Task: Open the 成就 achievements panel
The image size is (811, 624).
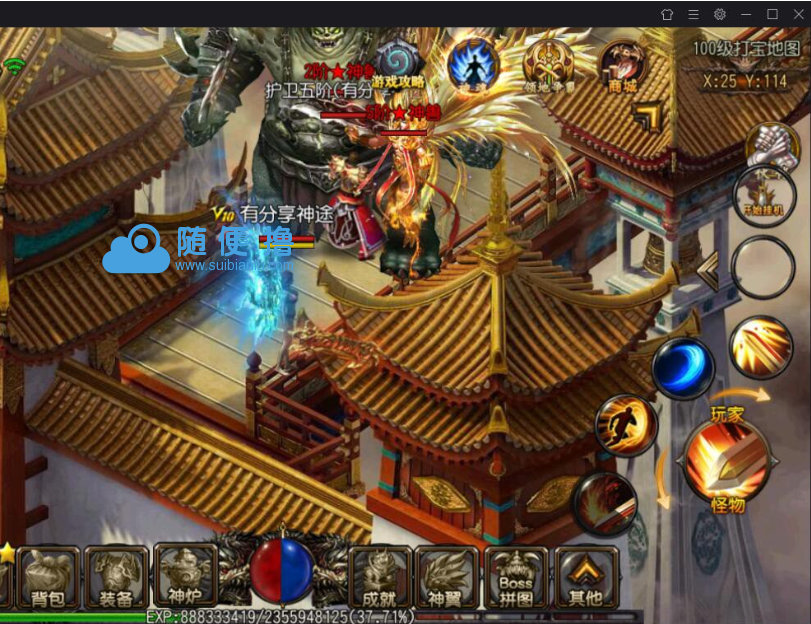Action: 379,577
